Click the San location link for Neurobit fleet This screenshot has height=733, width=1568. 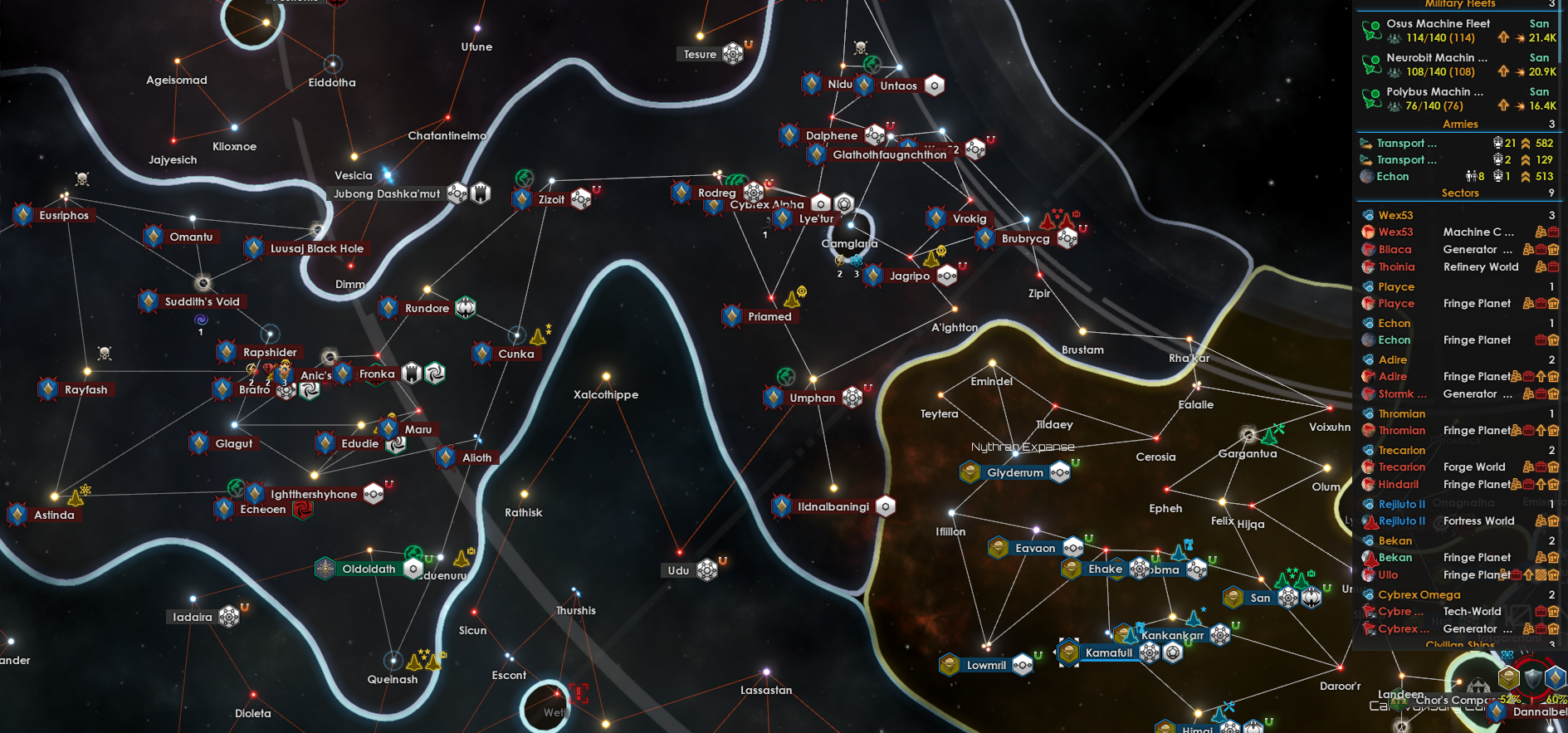coord(1540,57)
